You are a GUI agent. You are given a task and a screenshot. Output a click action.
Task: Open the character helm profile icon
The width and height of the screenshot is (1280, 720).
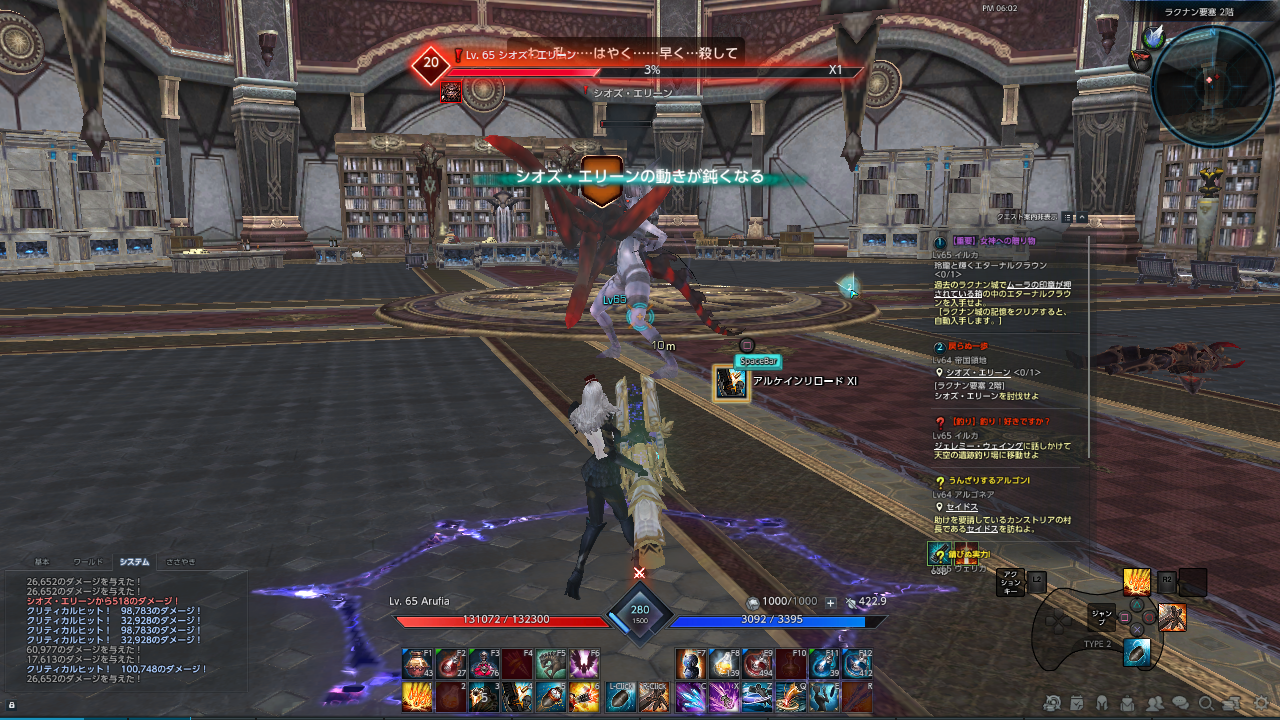1103,703
